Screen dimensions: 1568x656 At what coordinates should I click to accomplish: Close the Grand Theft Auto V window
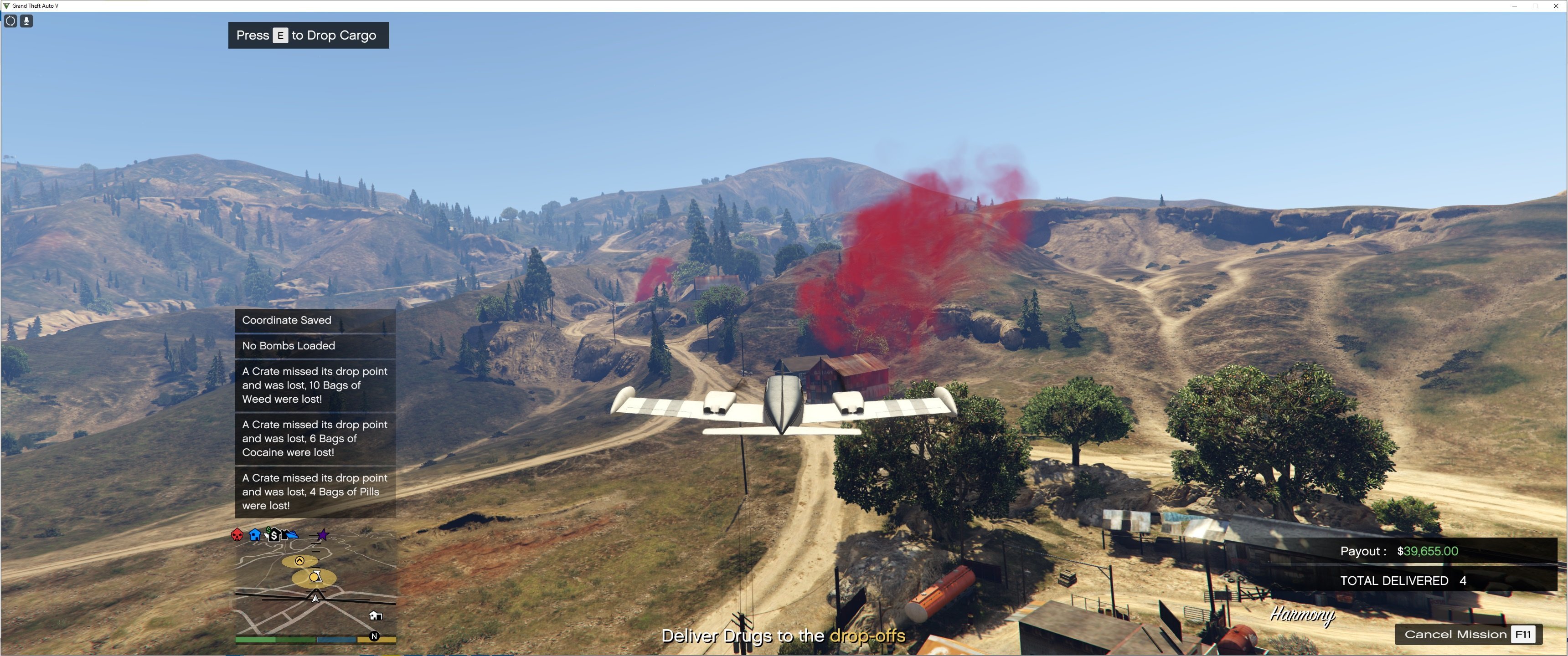point(1556,5)
